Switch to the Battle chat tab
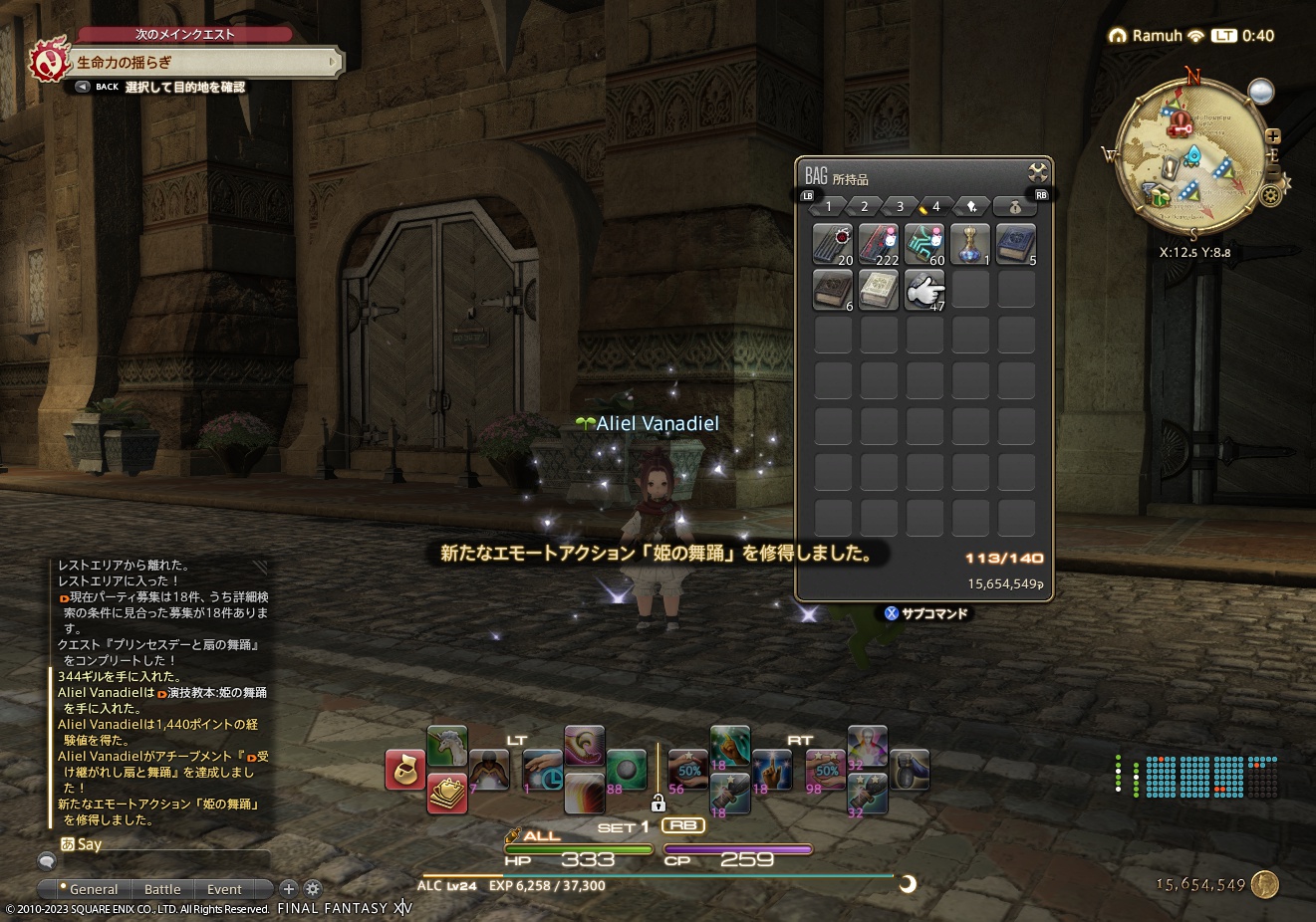The width and height of the screenshot is (1316, 922). 162,889
